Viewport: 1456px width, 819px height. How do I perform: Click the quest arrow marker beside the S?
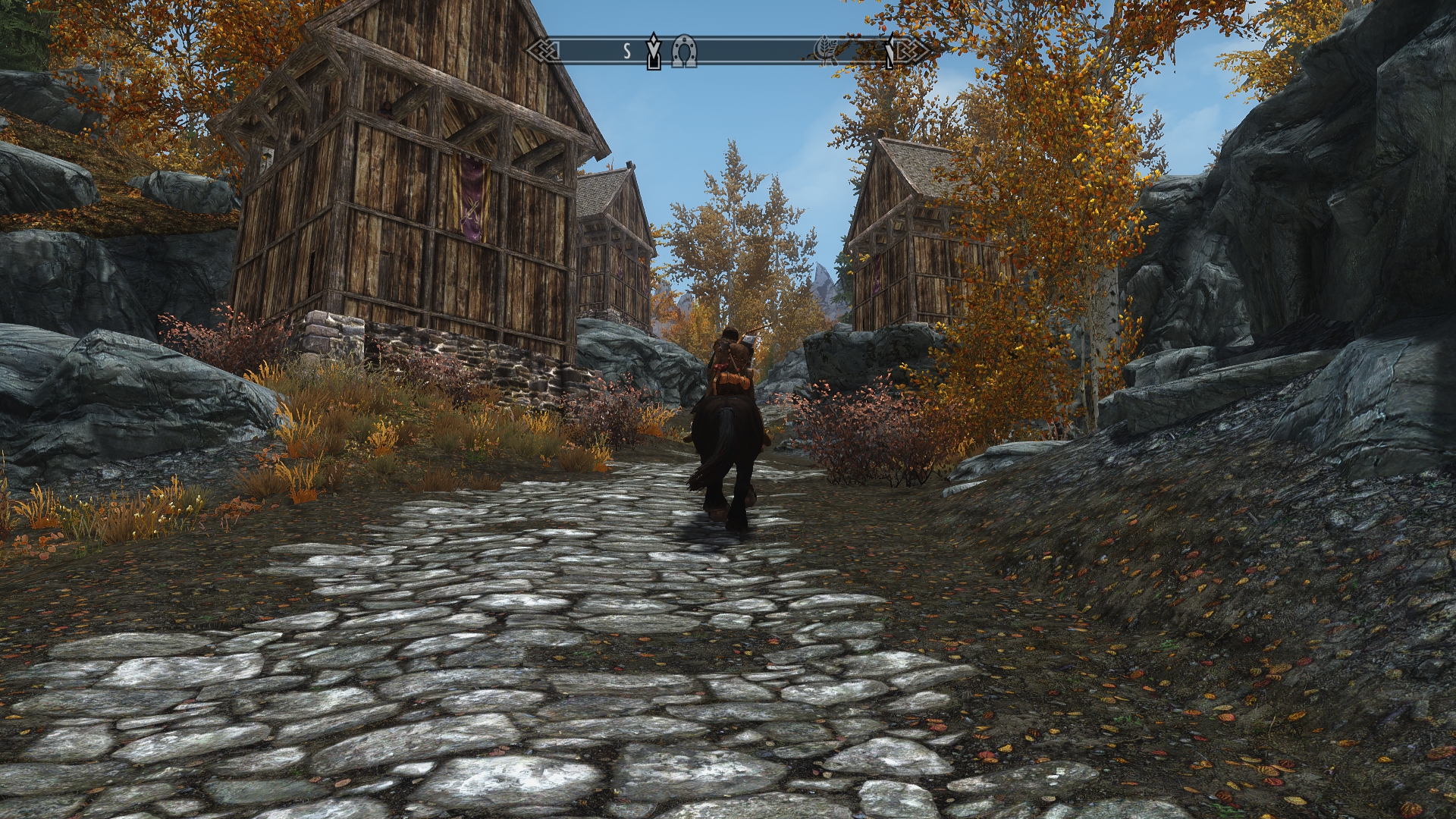(654, 51)
